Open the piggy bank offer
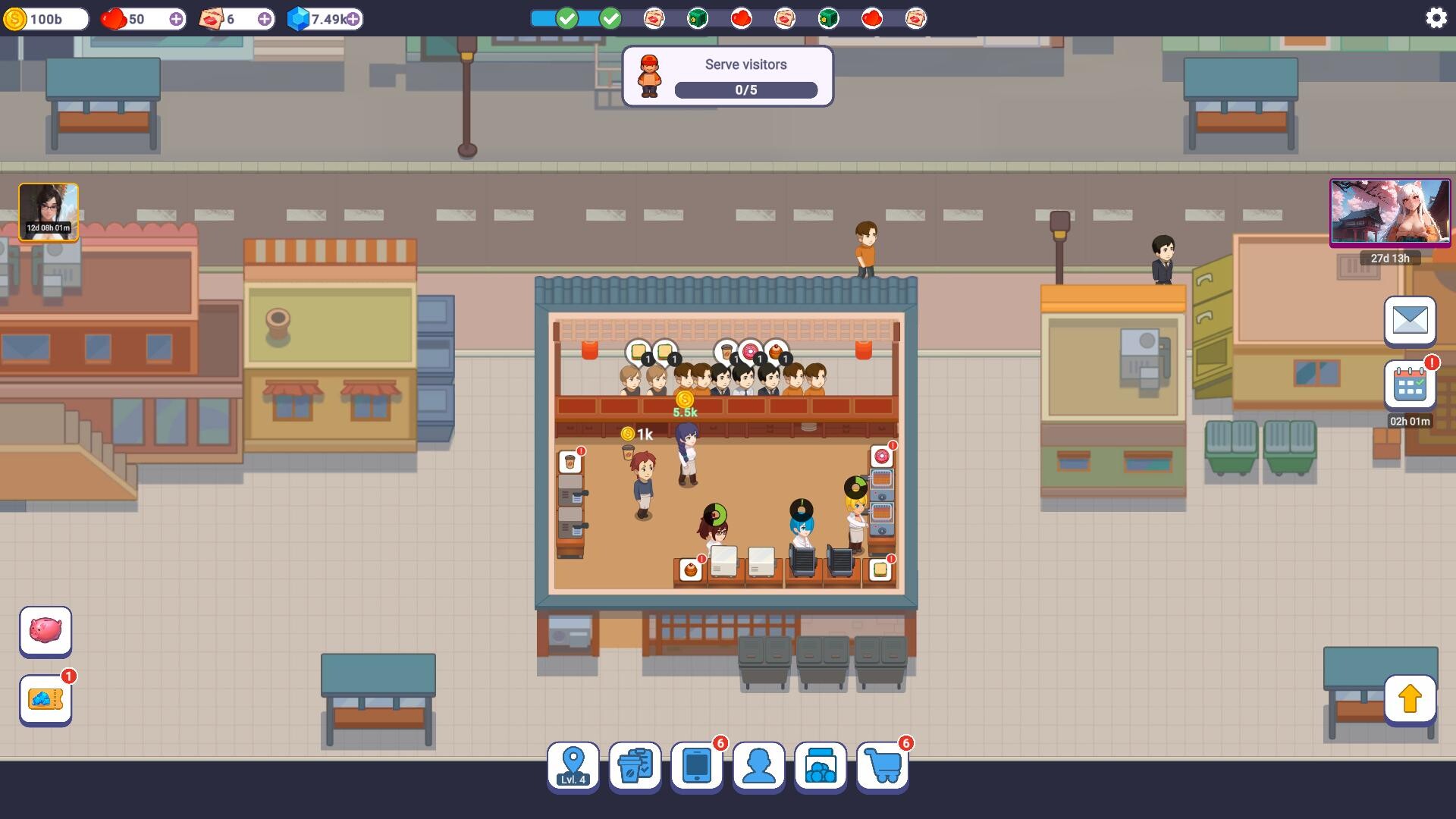Screen dimensions: 1456x819 (45, 631)
